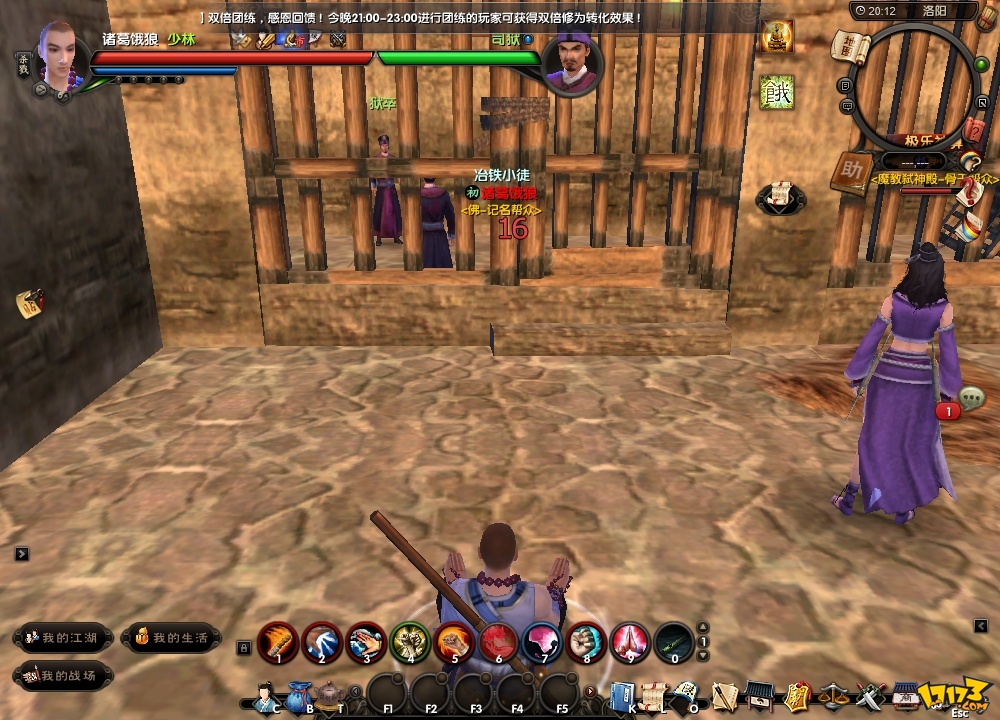Use the blue slash skill in slot 2
The width and height of the screenshot is (1000, 720).
(322, 642)
